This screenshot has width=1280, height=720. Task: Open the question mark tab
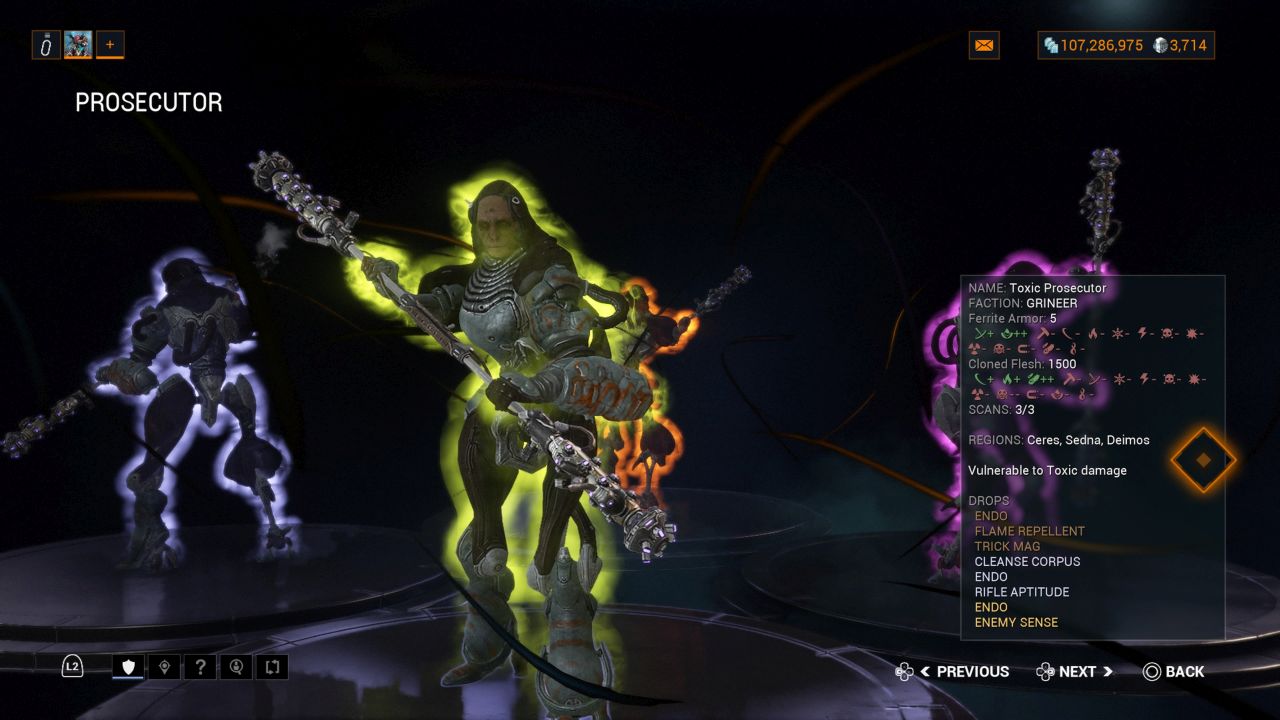tap(200, 666)
